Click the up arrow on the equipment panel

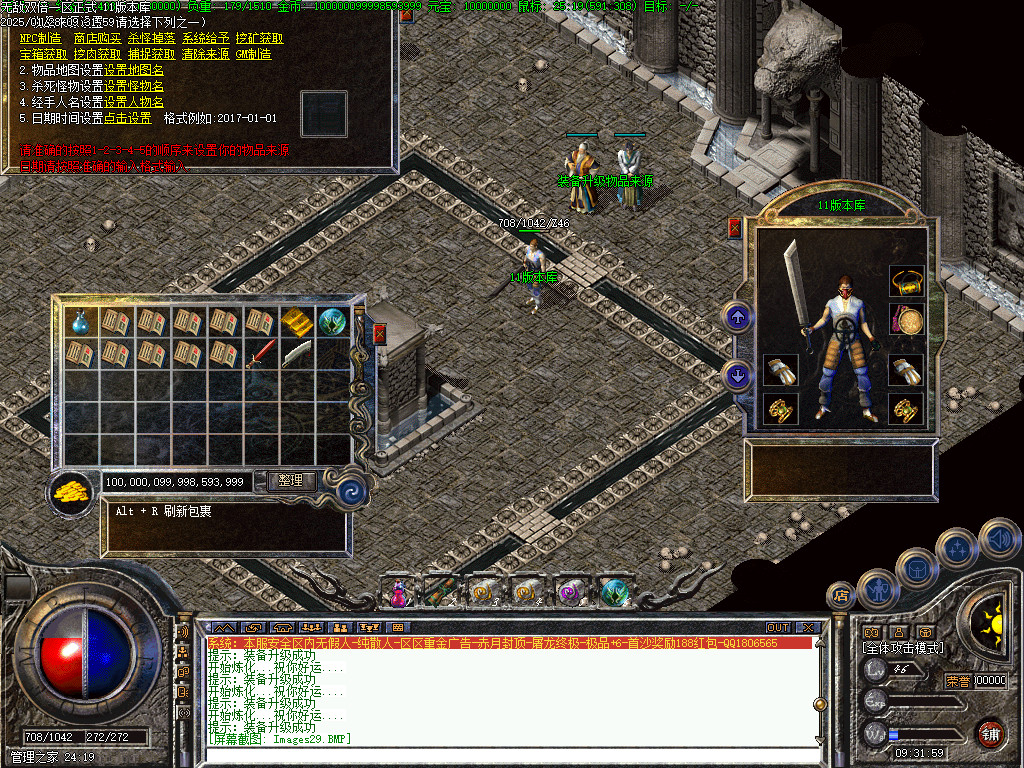(738, 318)
